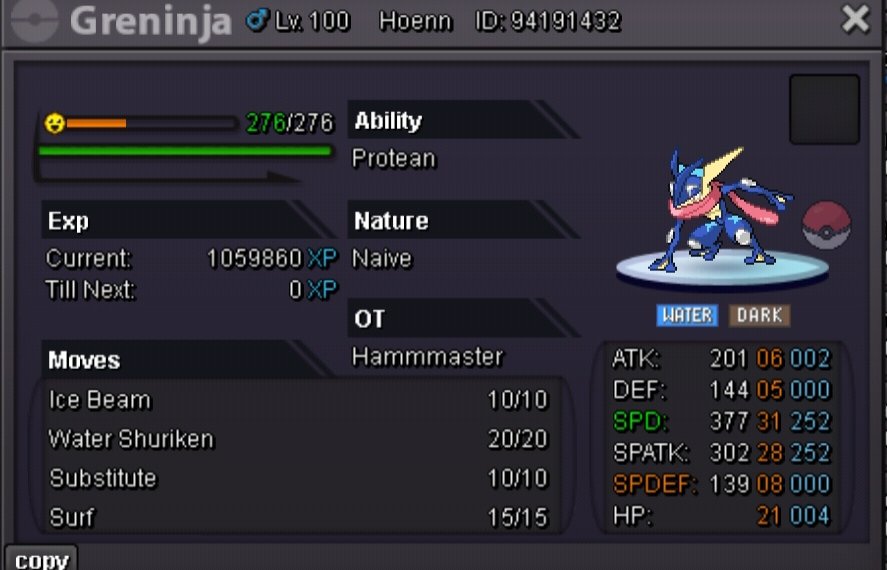The width and height of the screenshot is (887, 570).
Task: Click the WATER type badge
Action: pos(687,315)
